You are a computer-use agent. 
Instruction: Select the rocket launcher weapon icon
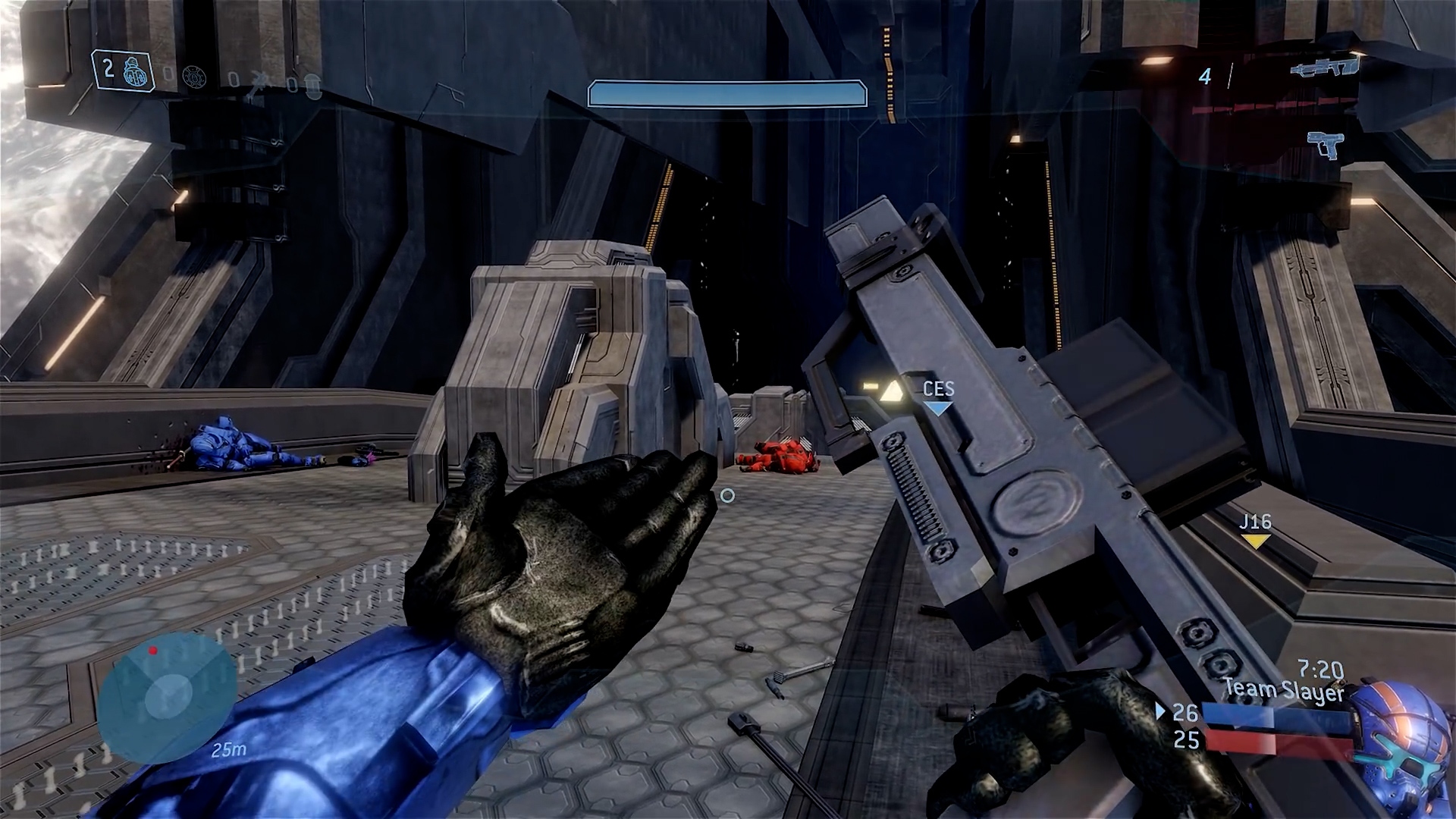1324,68
